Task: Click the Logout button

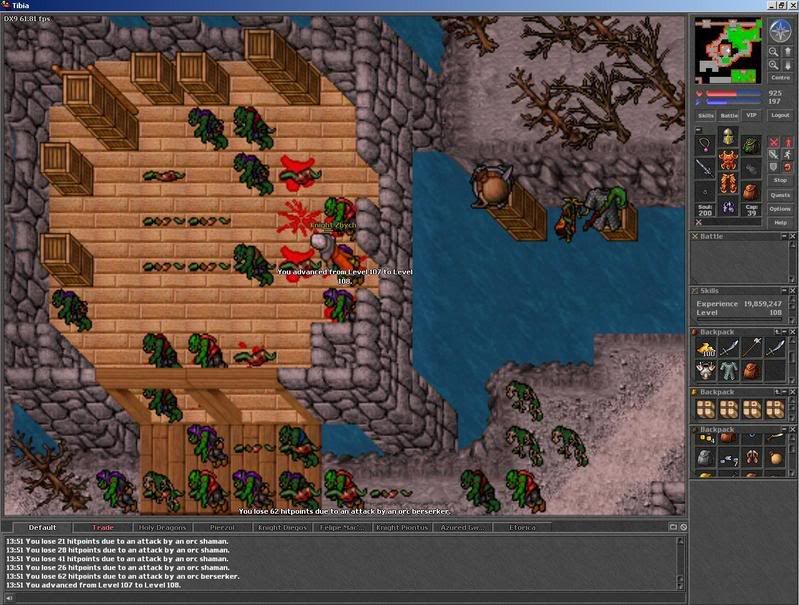Action: tap(780, 116)
